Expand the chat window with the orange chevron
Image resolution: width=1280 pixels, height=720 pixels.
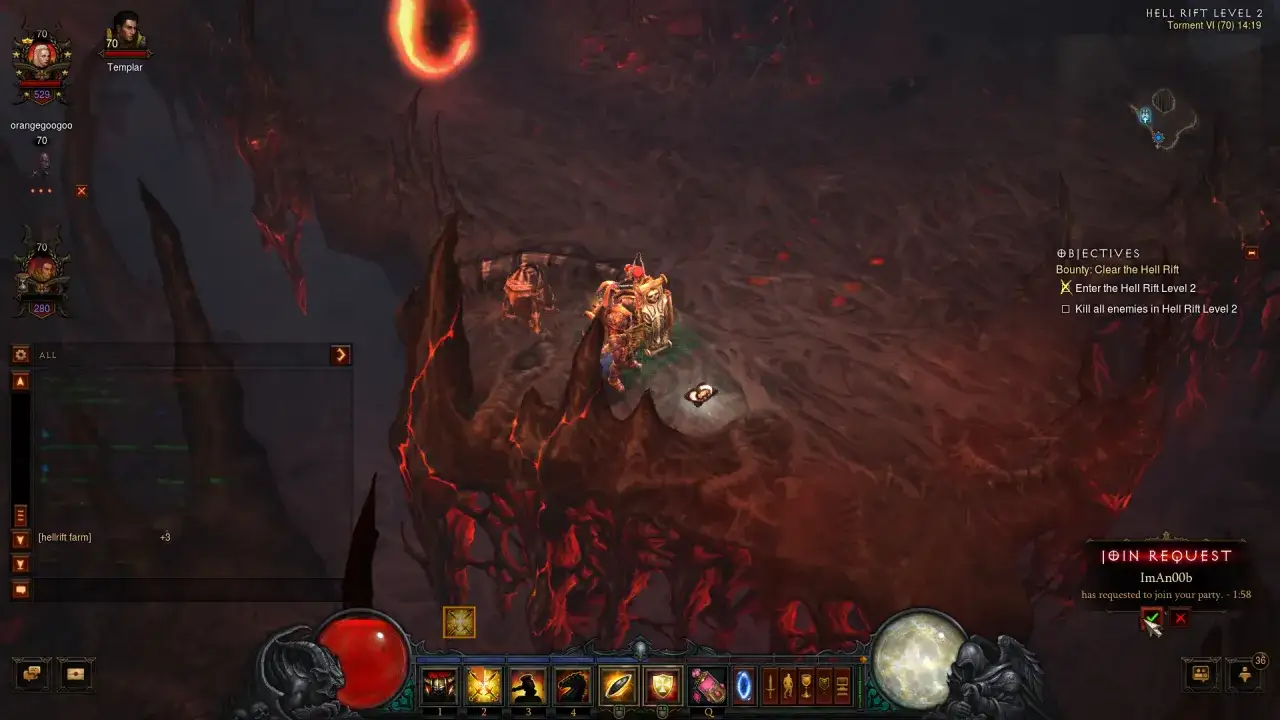pyautogui.click(x=341, y=355)
